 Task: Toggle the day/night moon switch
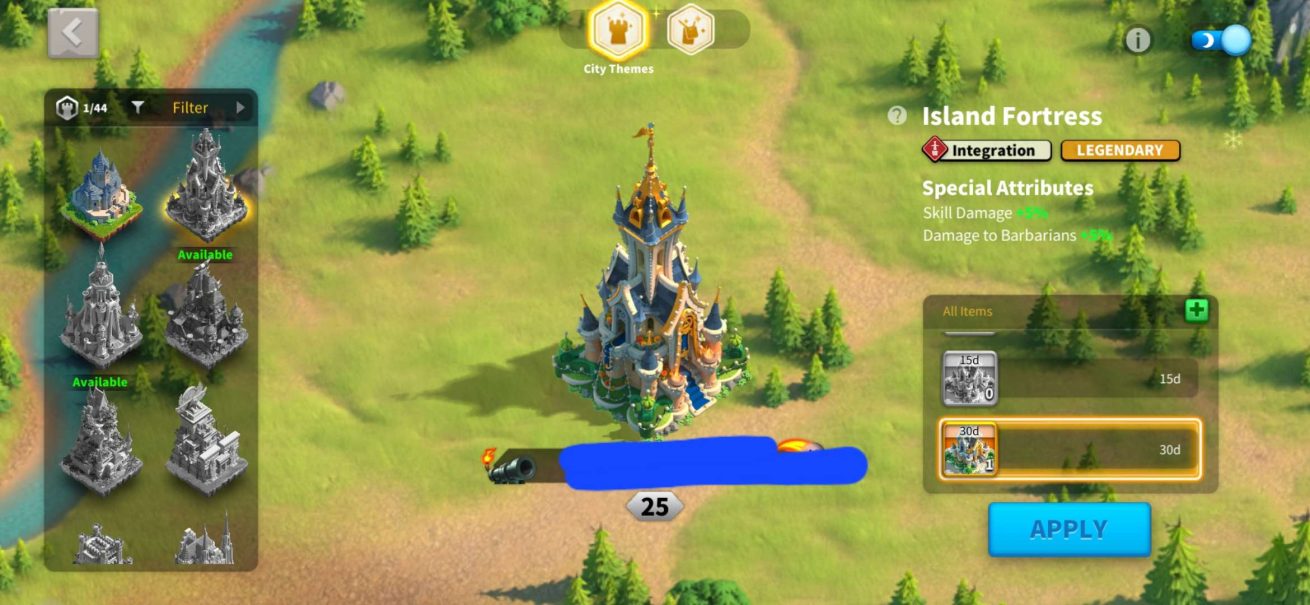point(1221,40)
